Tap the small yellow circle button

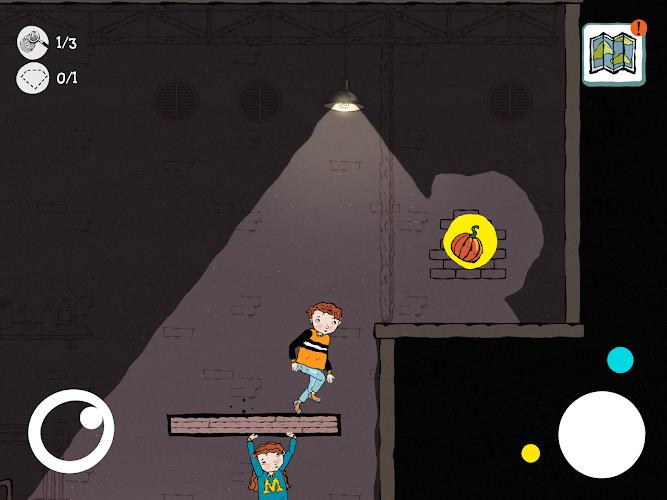[x=531, y=453]
